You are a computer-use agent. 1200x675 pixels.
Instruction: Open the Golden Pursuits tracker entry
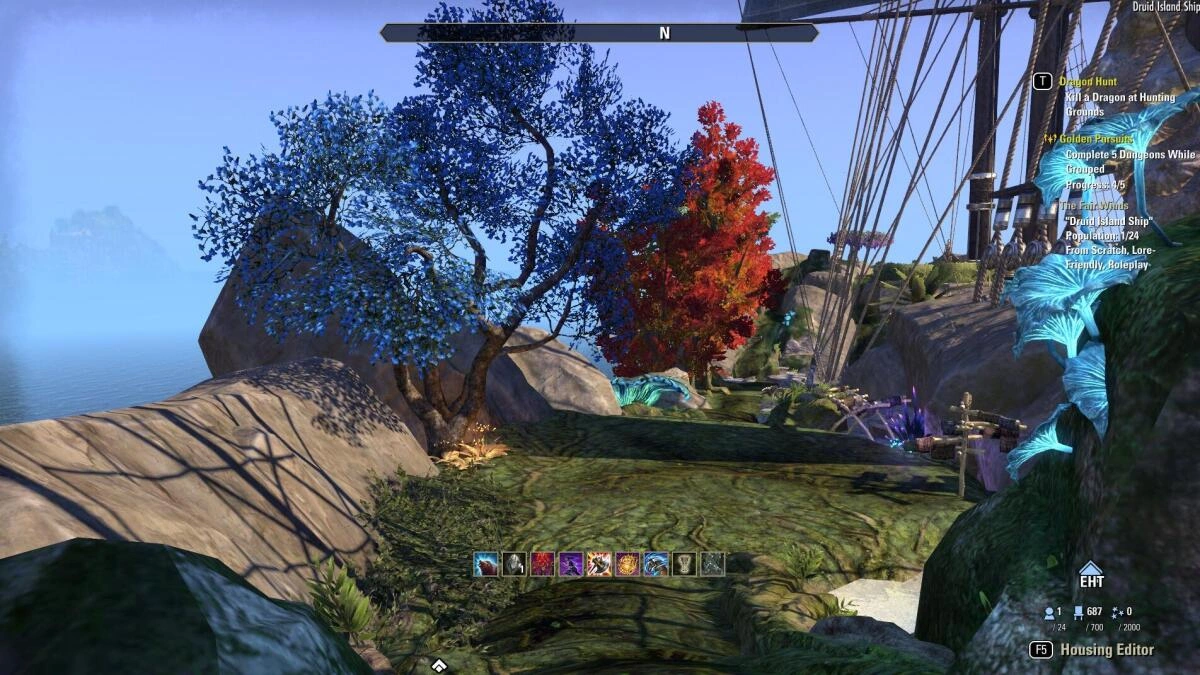tap(1099, 139)
